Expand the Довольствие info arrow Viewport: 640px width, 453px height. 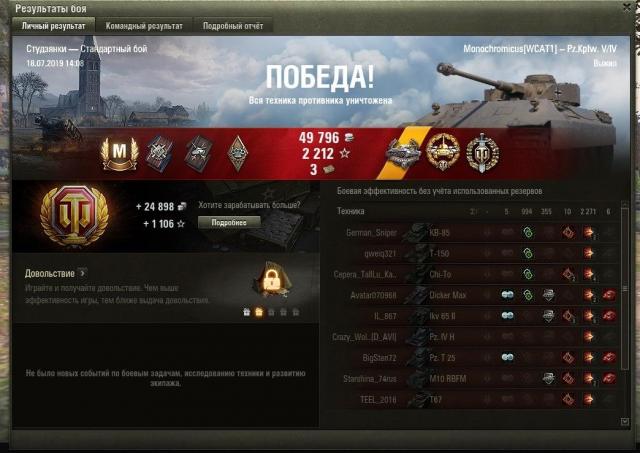click(83, 271)
